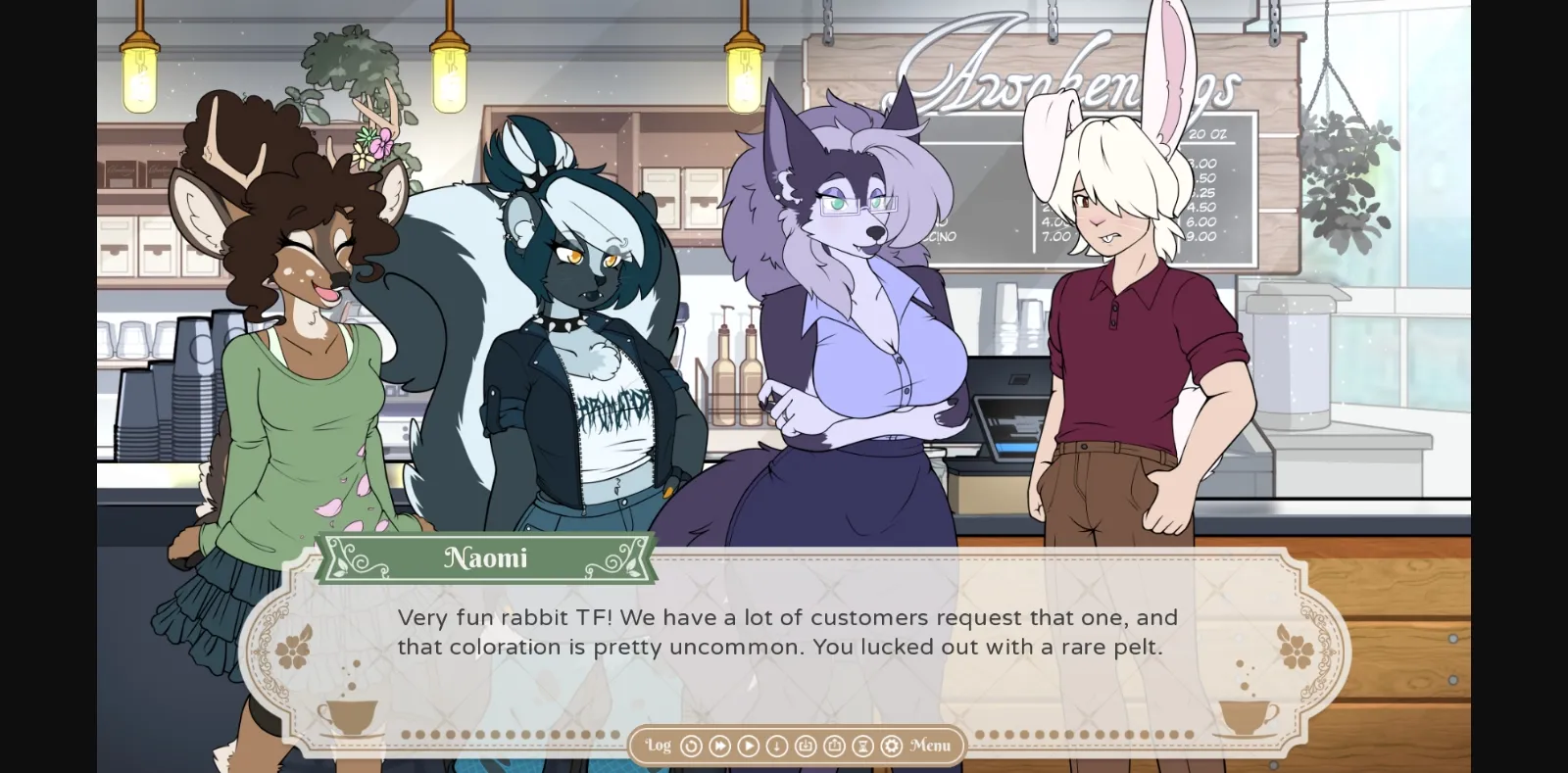The image size is (1568, 773).
Task: Open quick save with the download icon
Action: 806,746
